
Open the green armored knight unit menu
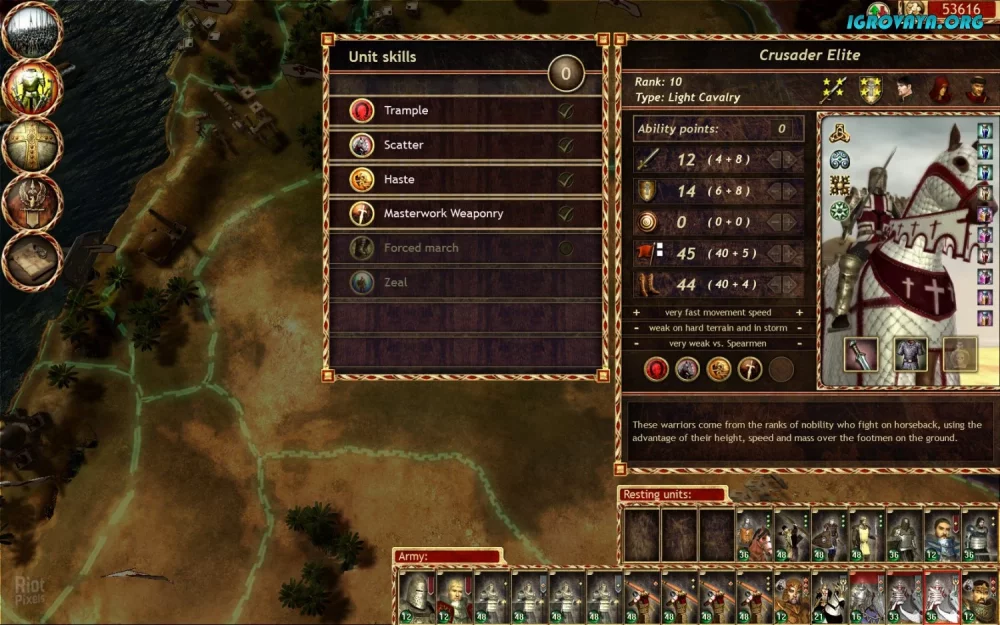pos(33,89)
